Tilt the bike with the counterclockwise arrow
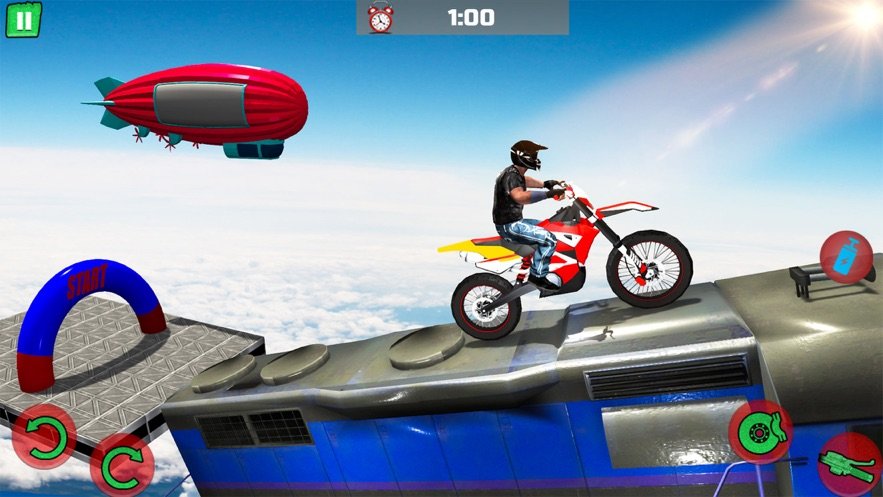Image resolution: width=883 pixels, height=497 pixels. pos(44,437)
